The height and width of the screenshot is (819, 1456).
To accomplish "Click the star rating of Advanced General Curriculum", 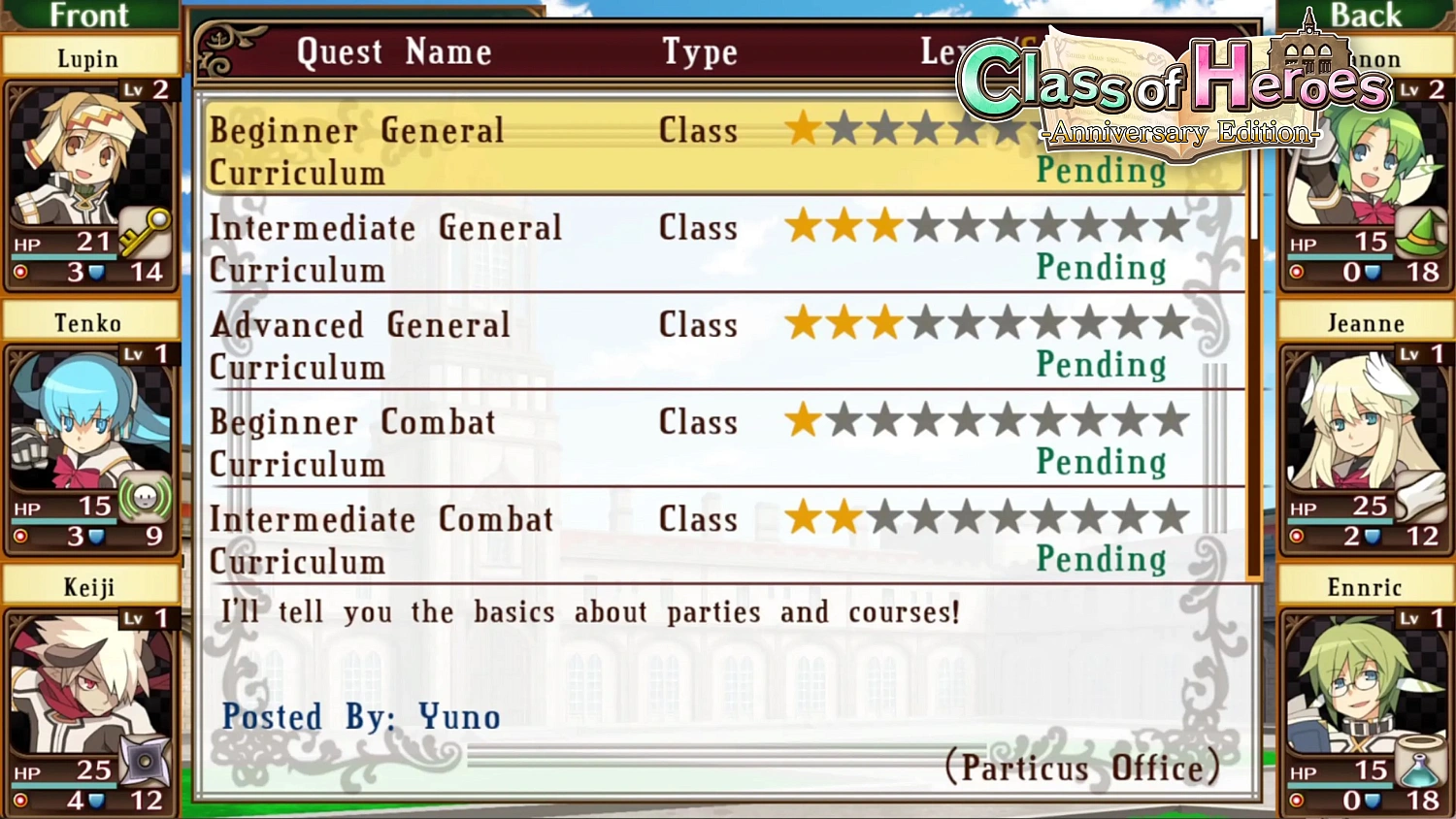I will [x=990, y=323].
